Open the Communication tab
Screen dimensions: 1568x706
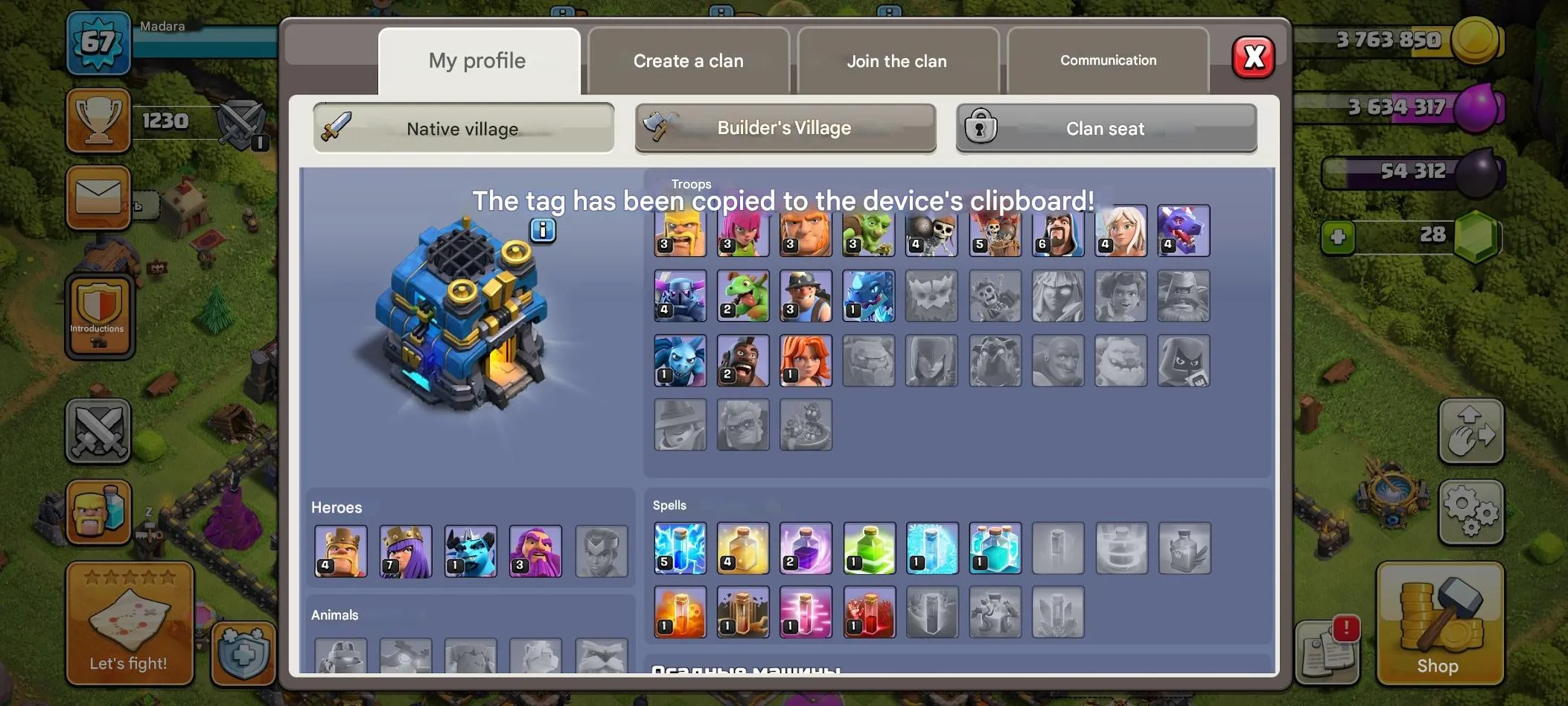tap(1107, 60)
